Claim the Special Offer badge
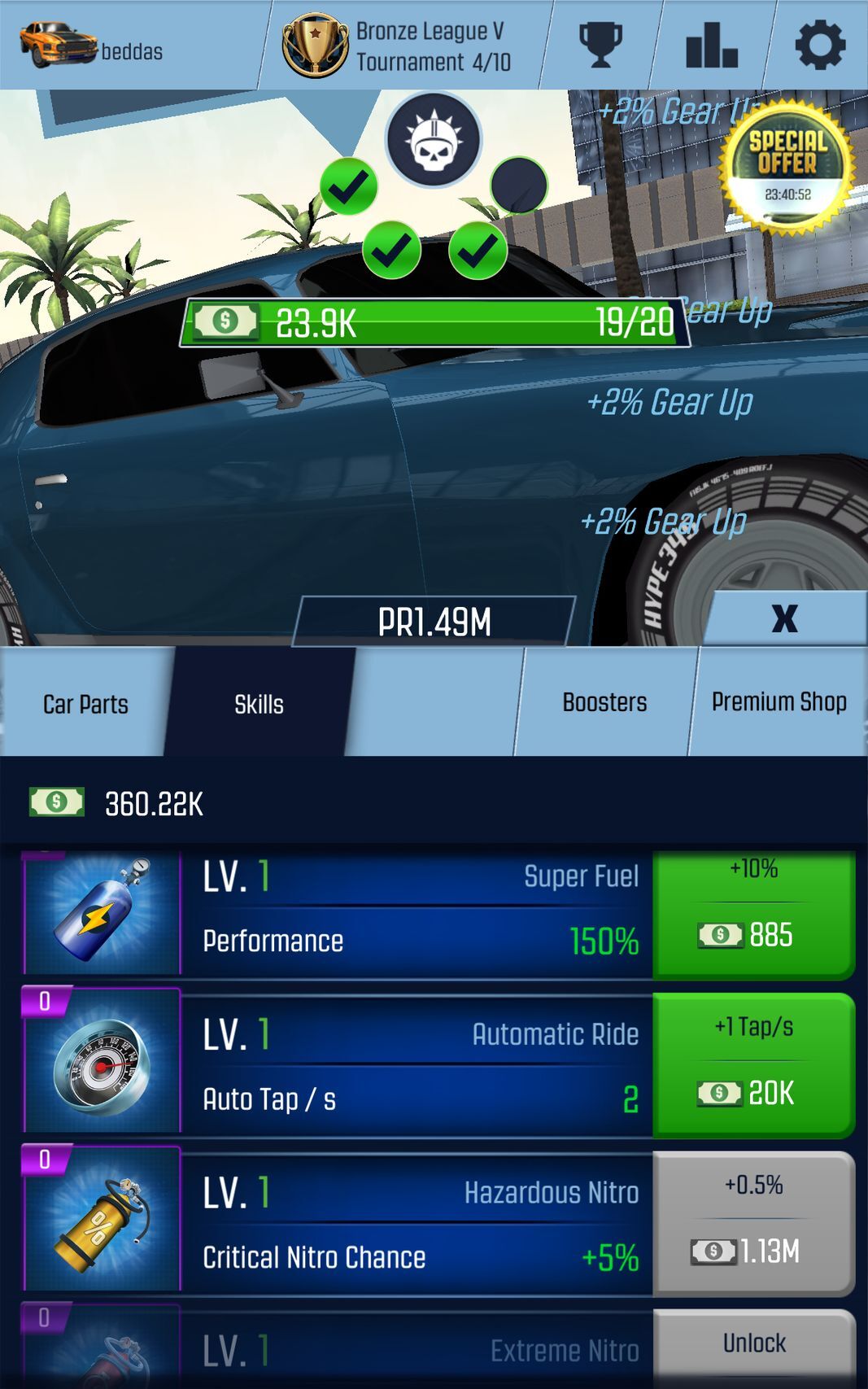868x1389 pixels. coord(787,168)
